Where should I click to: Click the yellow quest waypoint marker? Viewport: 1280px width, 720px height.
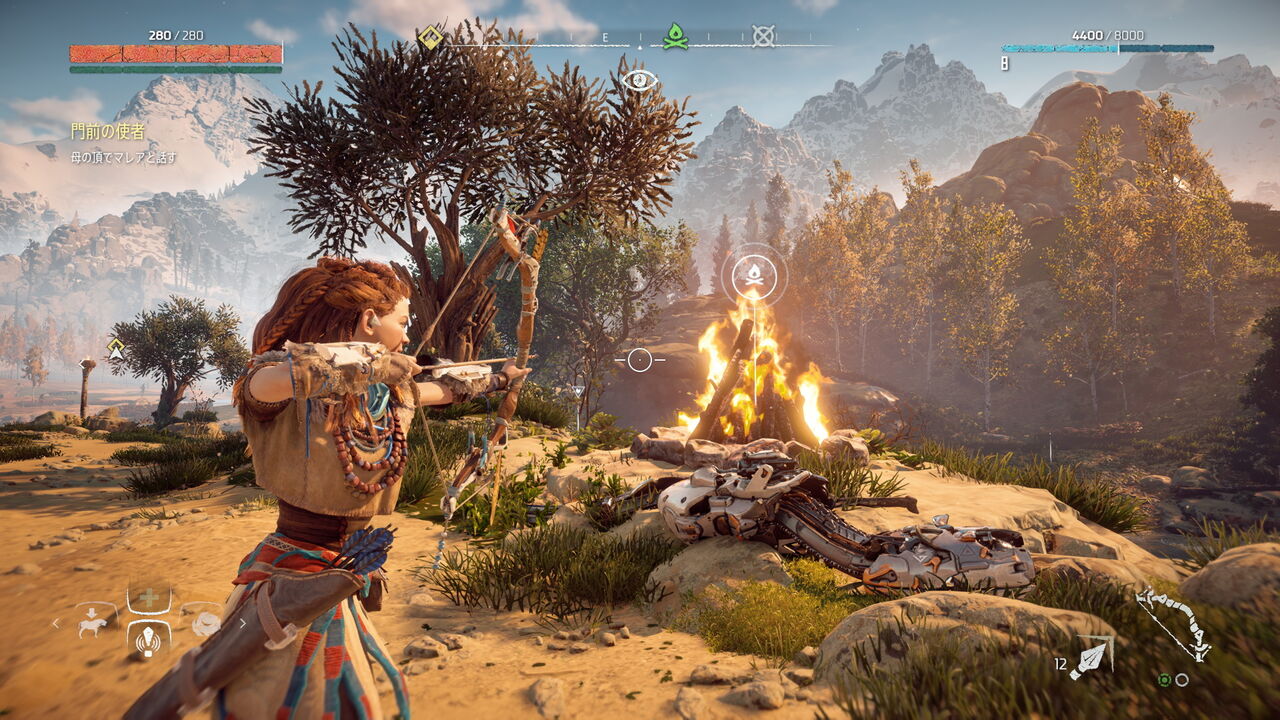click(116, 349)
